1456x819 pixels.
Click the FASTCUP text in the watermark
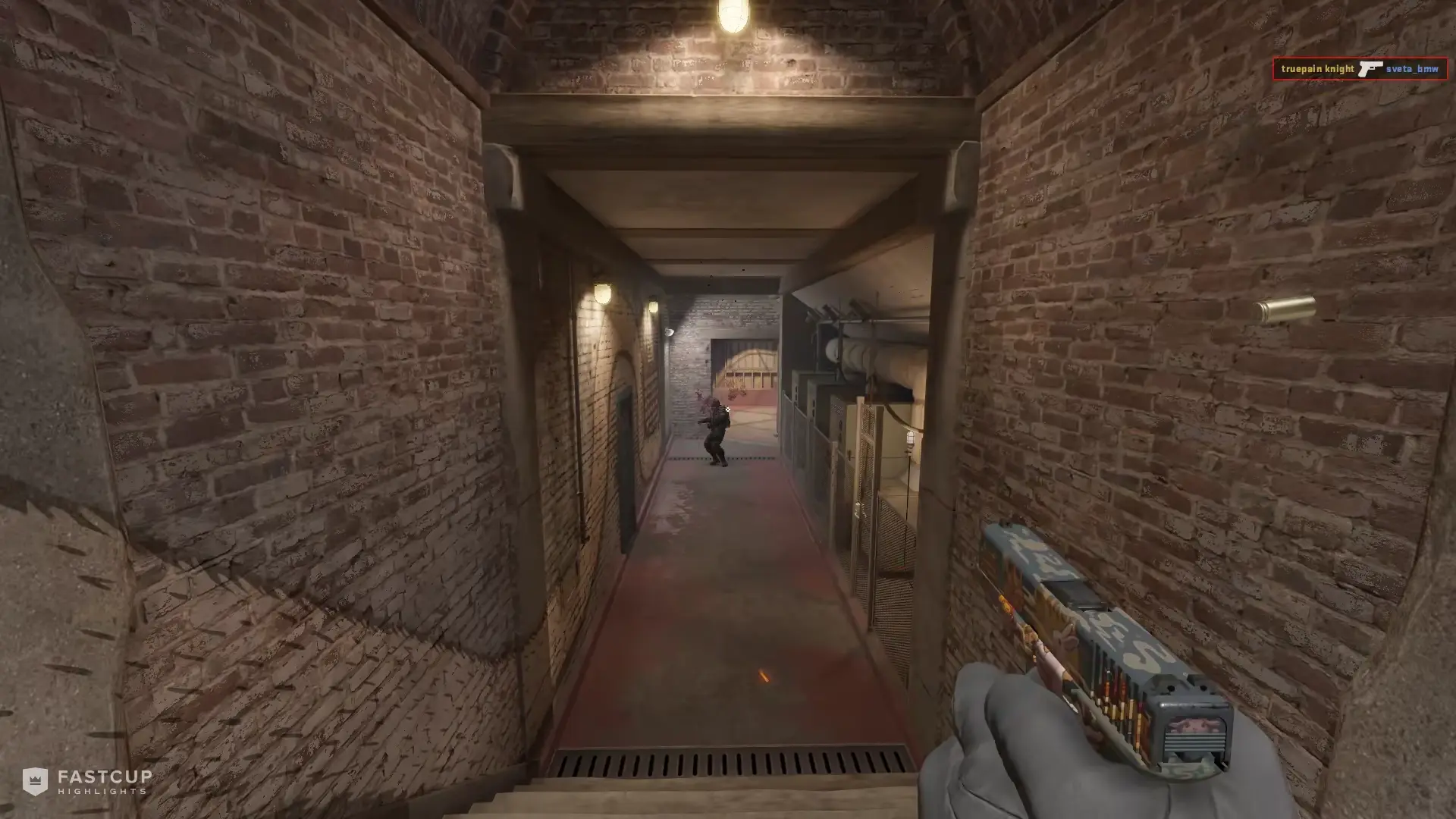[106, 776]
